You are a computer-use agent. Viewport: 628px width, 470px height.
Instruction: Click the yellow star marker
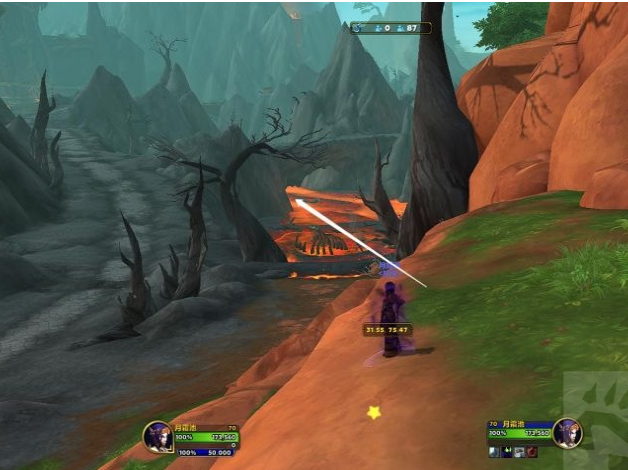(374, 411)
